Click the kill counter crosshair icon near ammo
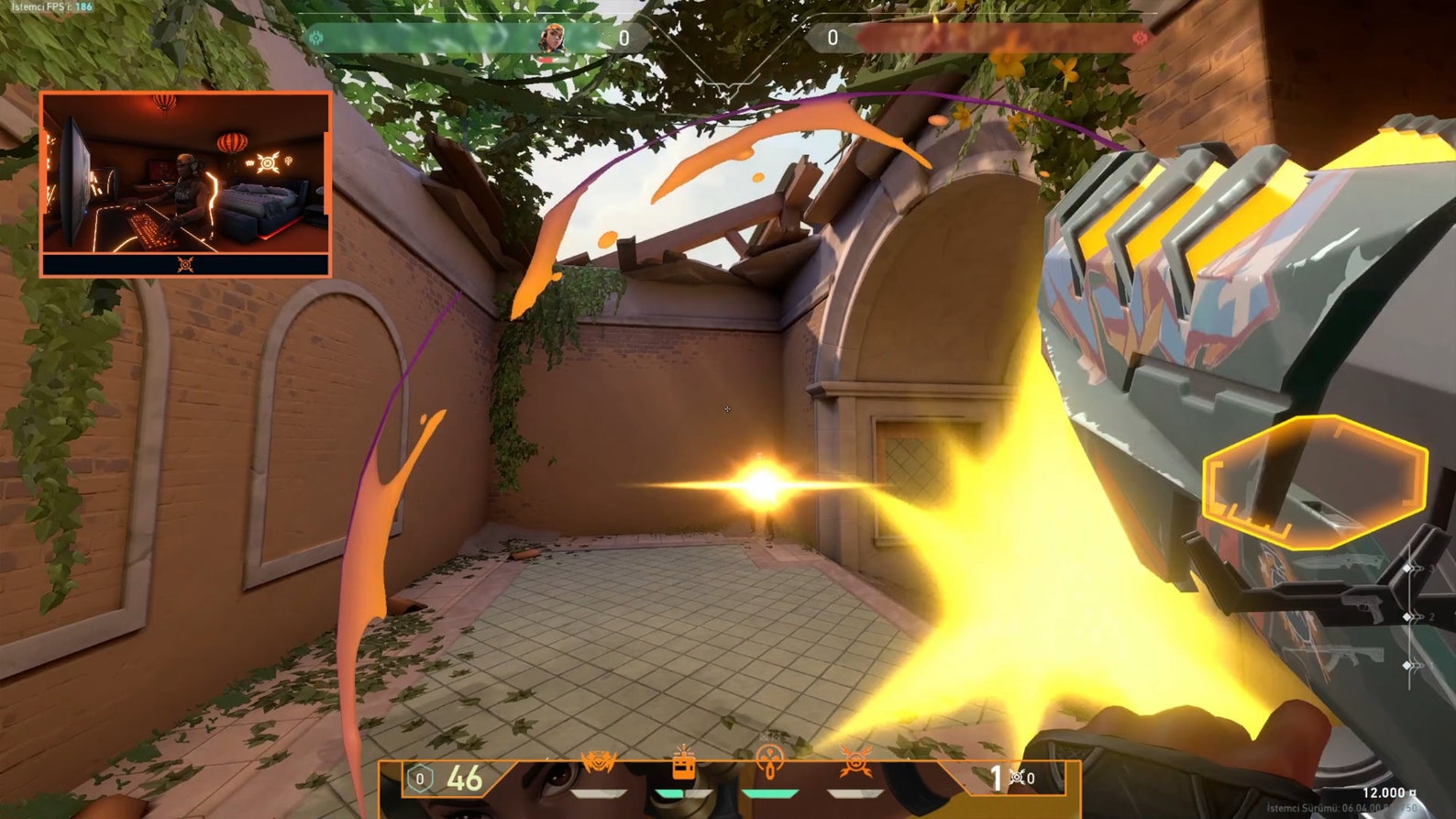 tap(1017, 777)
